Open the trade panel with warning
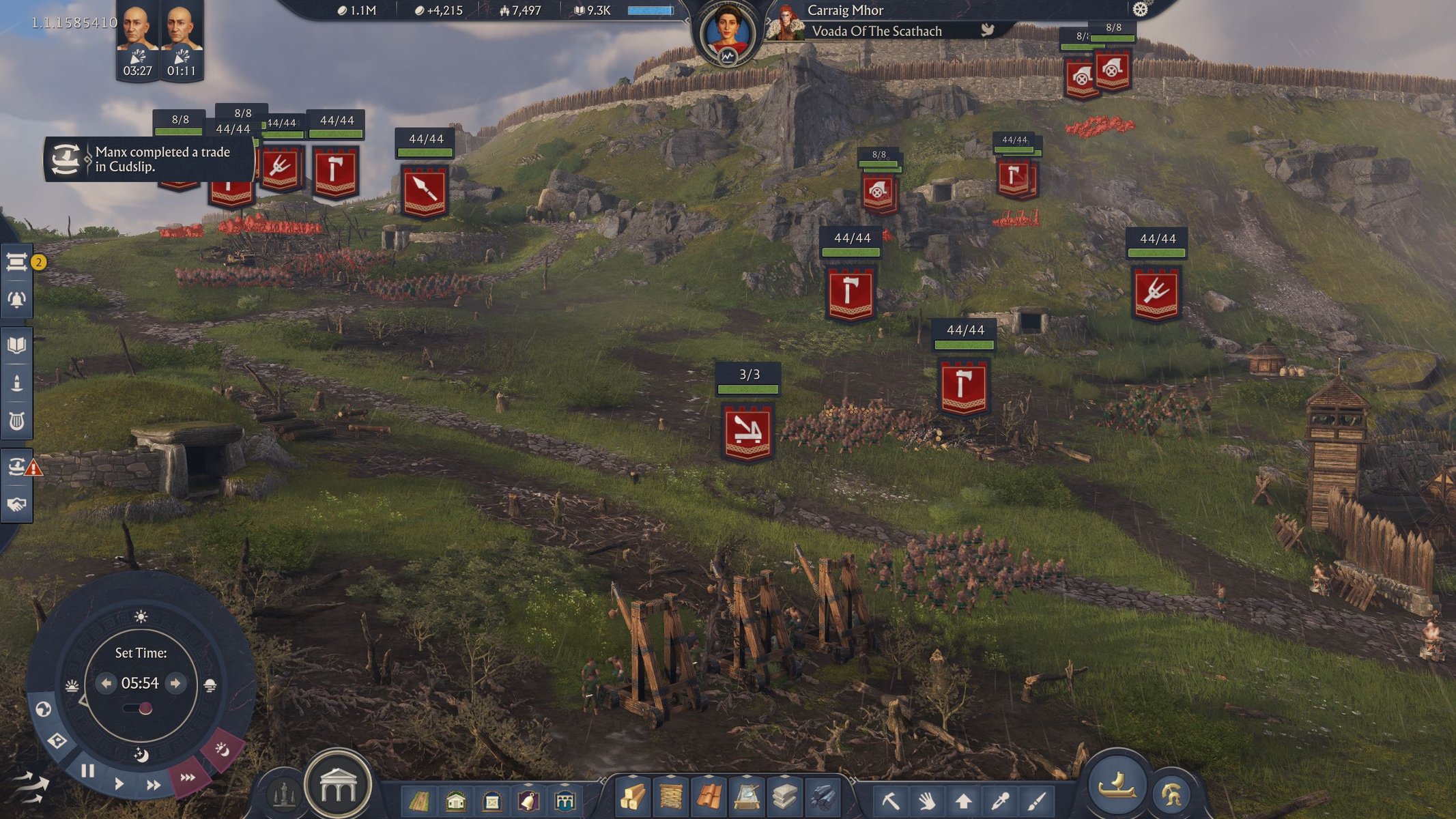1456x819 pixels. [17, 467]
